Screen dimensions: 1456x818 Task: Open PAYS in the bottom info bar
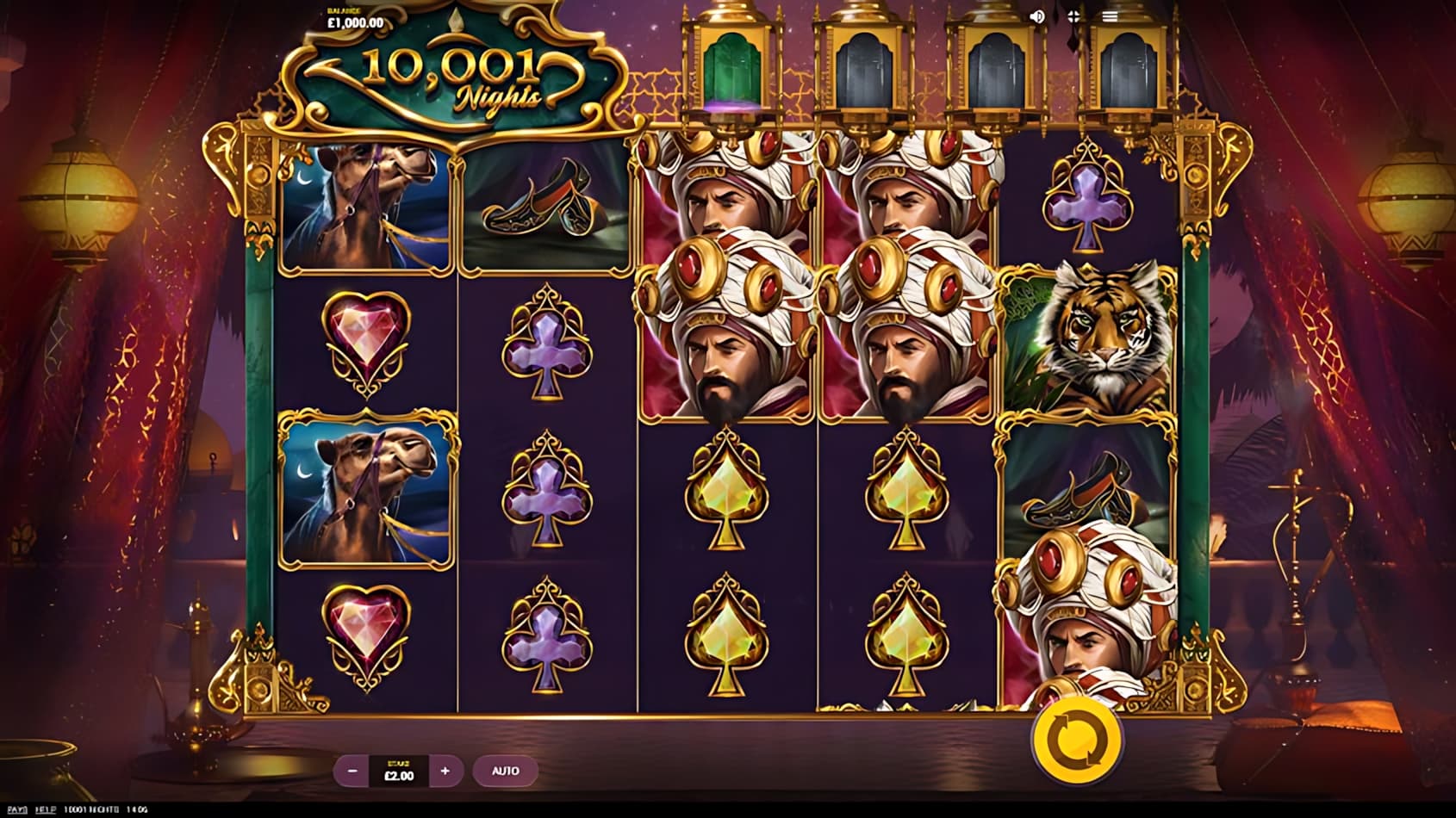(x=19, y=810)
